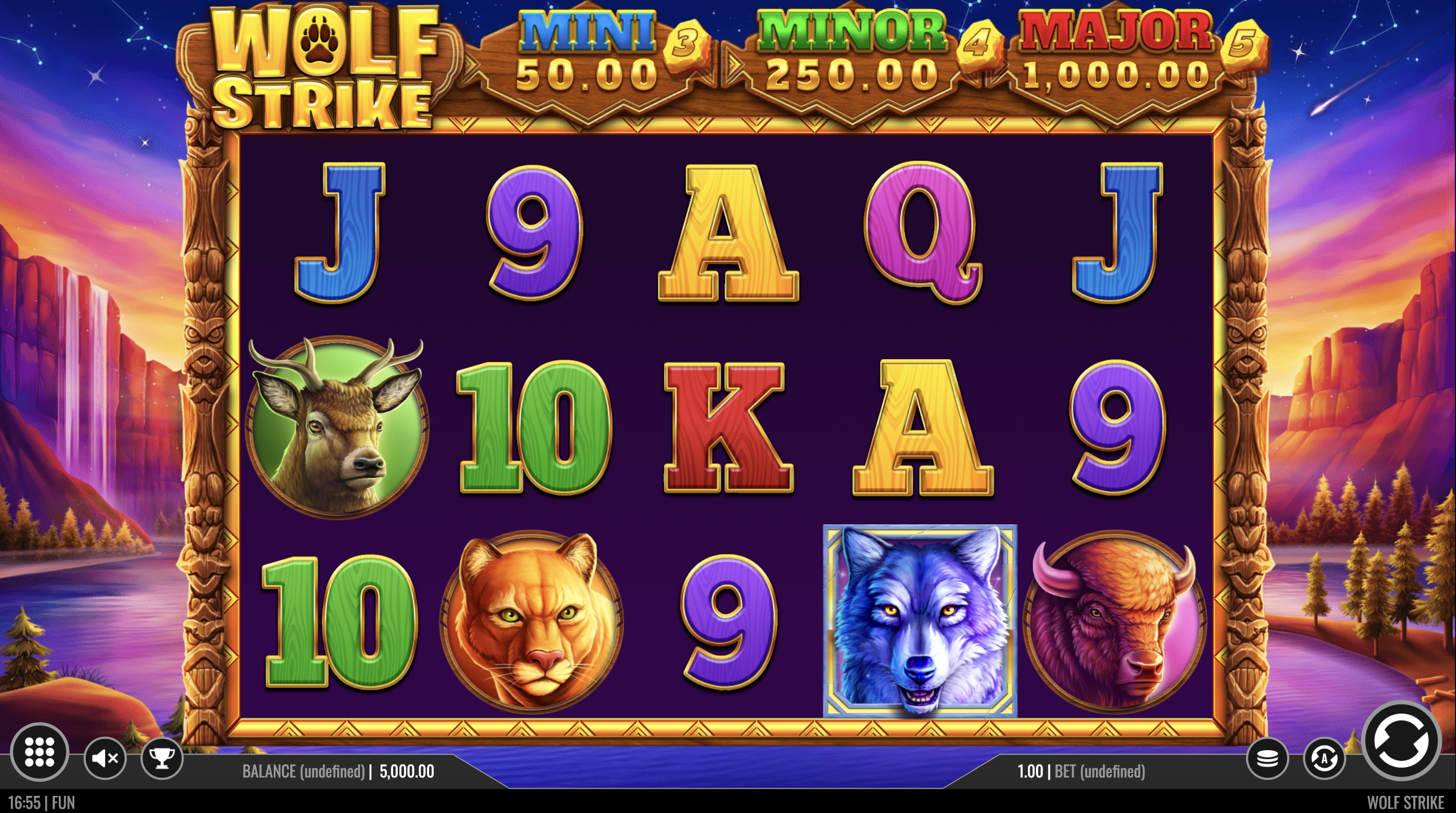
Task: Show the trophy paytable button
Action: pyautogui.click(x=162, y=759)
